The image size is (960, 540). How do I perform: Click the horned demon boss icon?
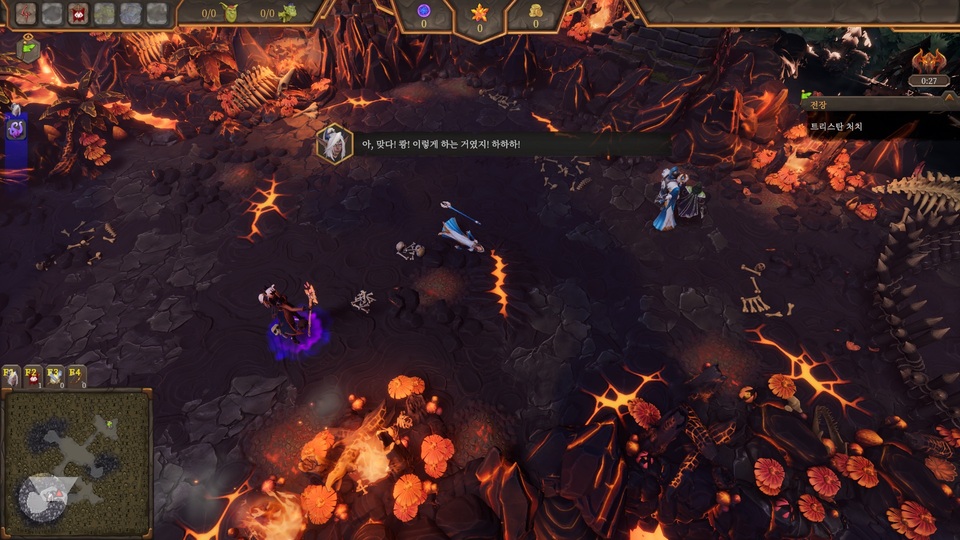(x=929, y=60)
